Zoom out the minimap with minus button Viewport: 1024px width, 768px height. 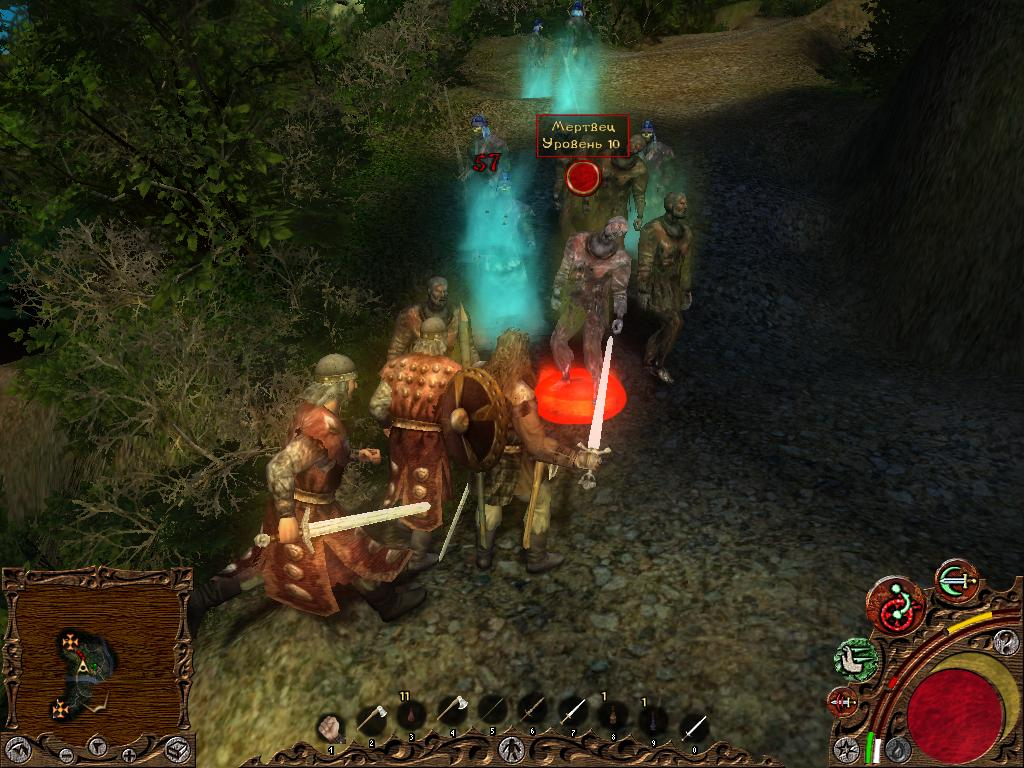click(66, 753)
